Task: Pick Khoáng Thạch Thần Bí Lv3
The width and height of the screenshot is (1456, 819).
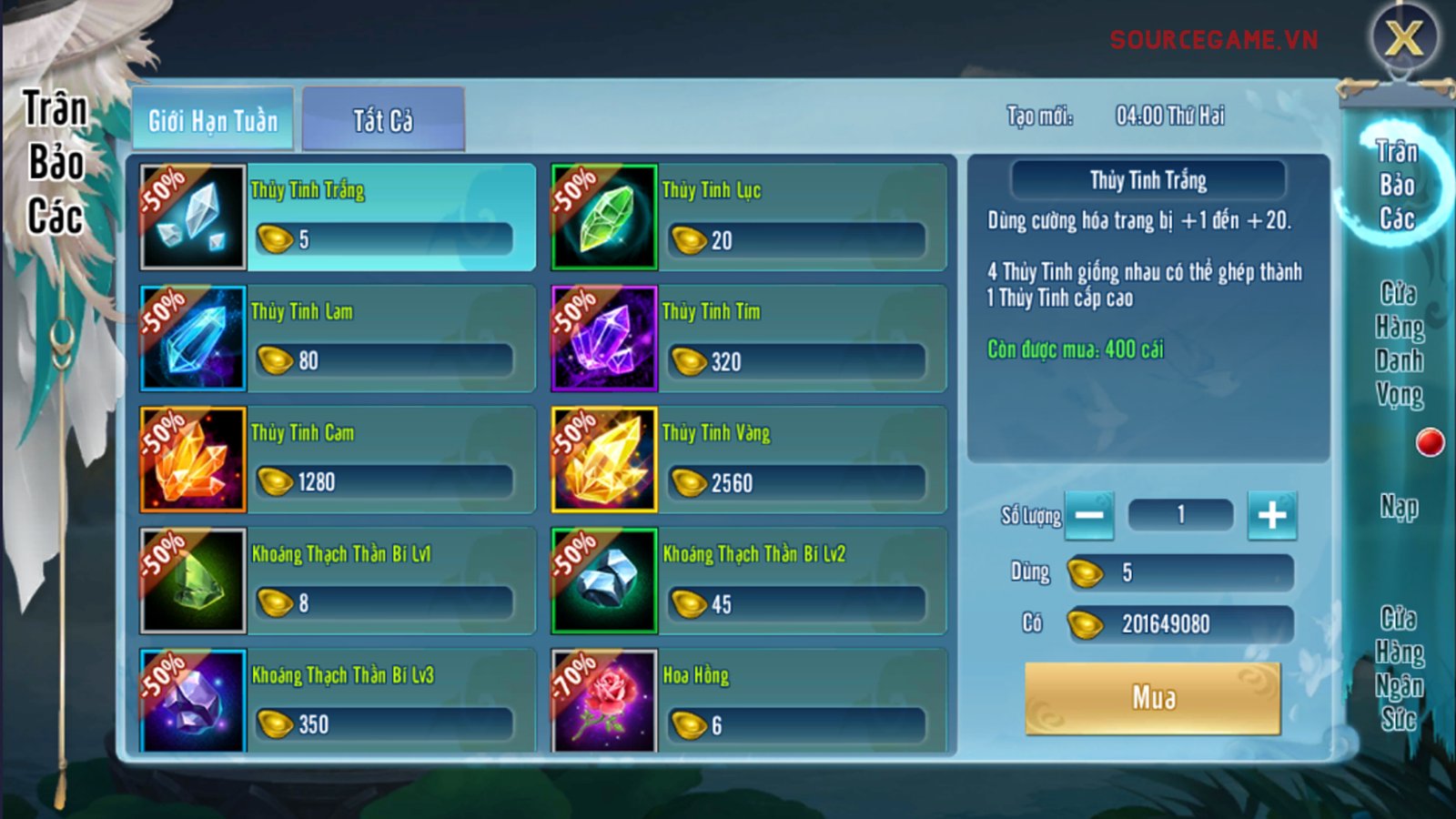Action: [337, 701]
